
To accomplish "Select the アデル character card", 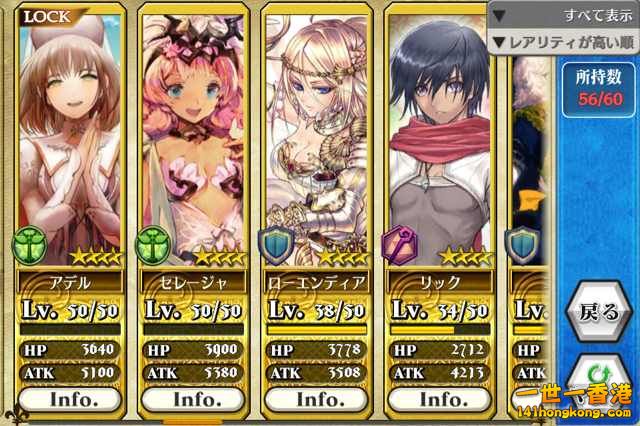I will 71,150.
